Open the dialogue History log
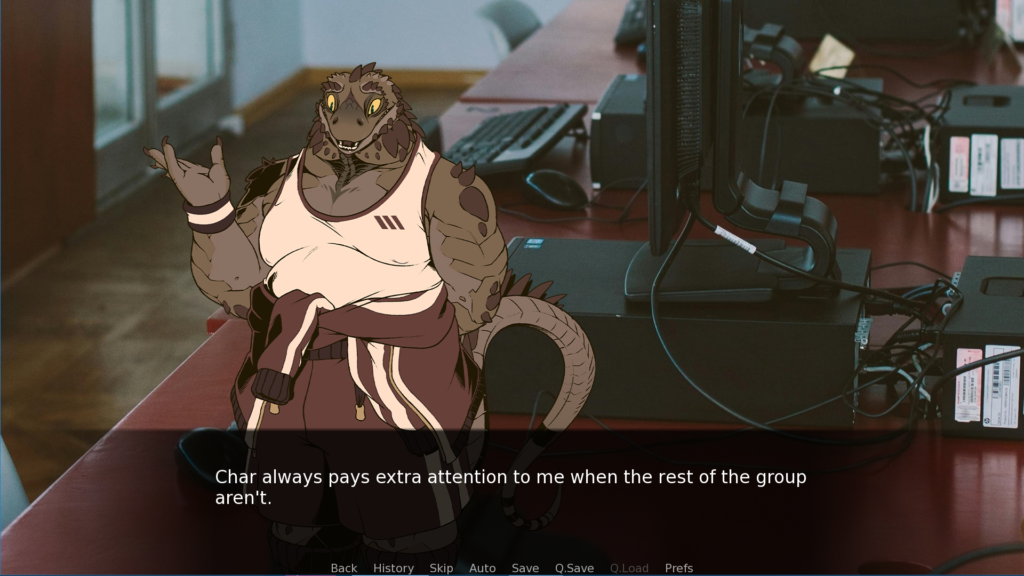The image size is (1024, 576). tap(393, 568)
